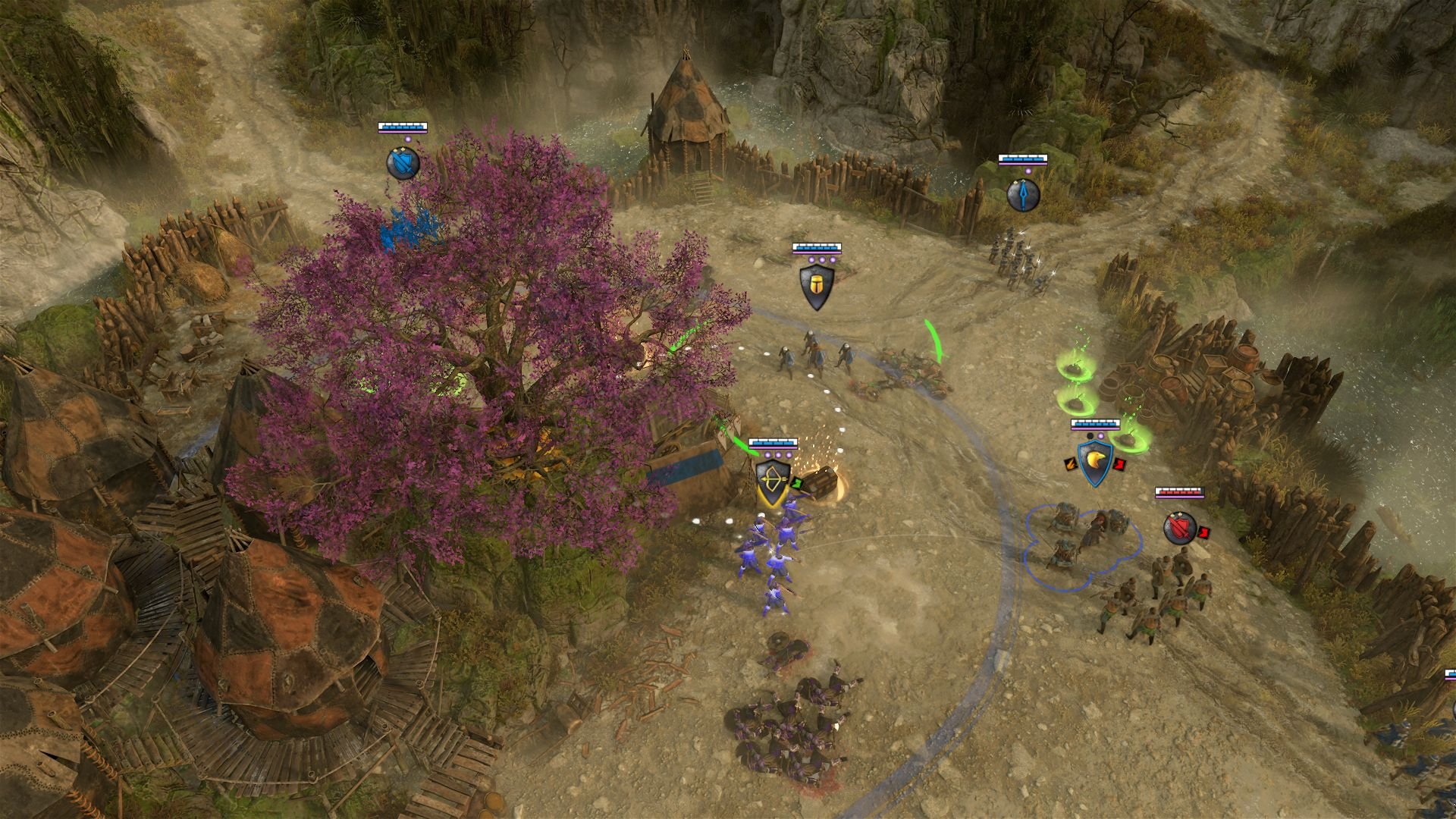Select the gold helmet shield unit badge
The image size is (1456, 819).
pos(817,286)
